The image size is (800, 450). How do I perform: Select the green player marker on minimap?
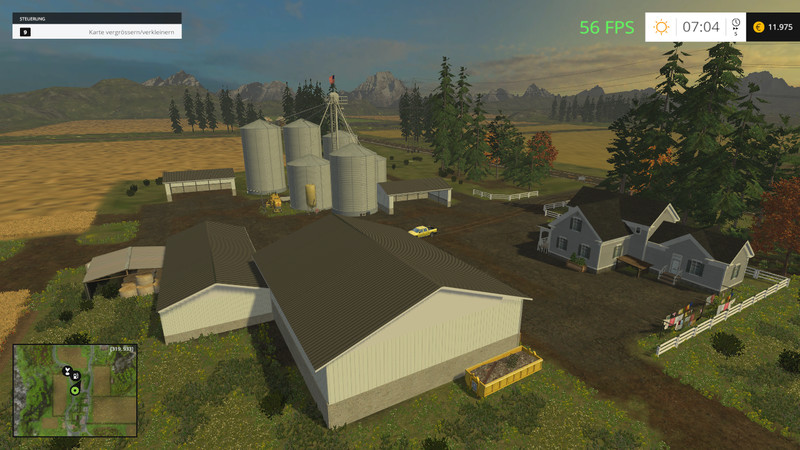tap(74, 390)
